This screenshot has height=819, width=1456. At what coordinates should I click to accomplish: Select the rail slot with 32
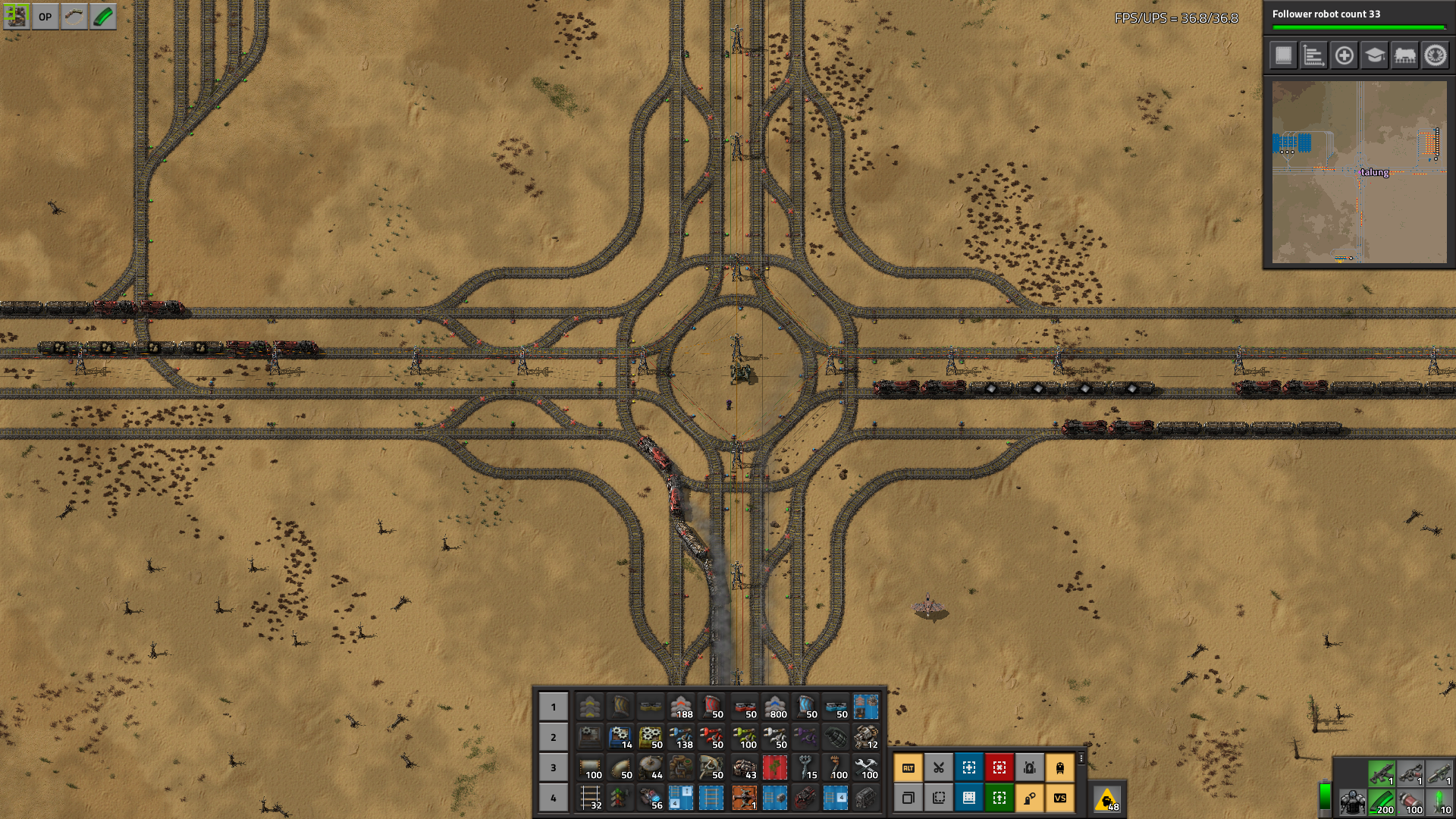click(590, 798)
